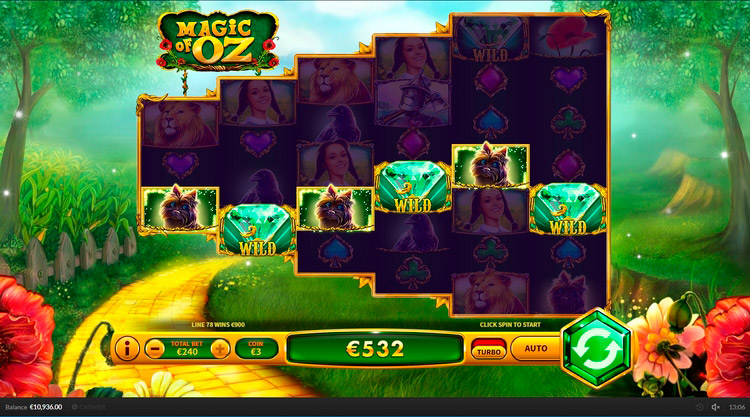Decrease the total bet with minus

click(154, 349)
